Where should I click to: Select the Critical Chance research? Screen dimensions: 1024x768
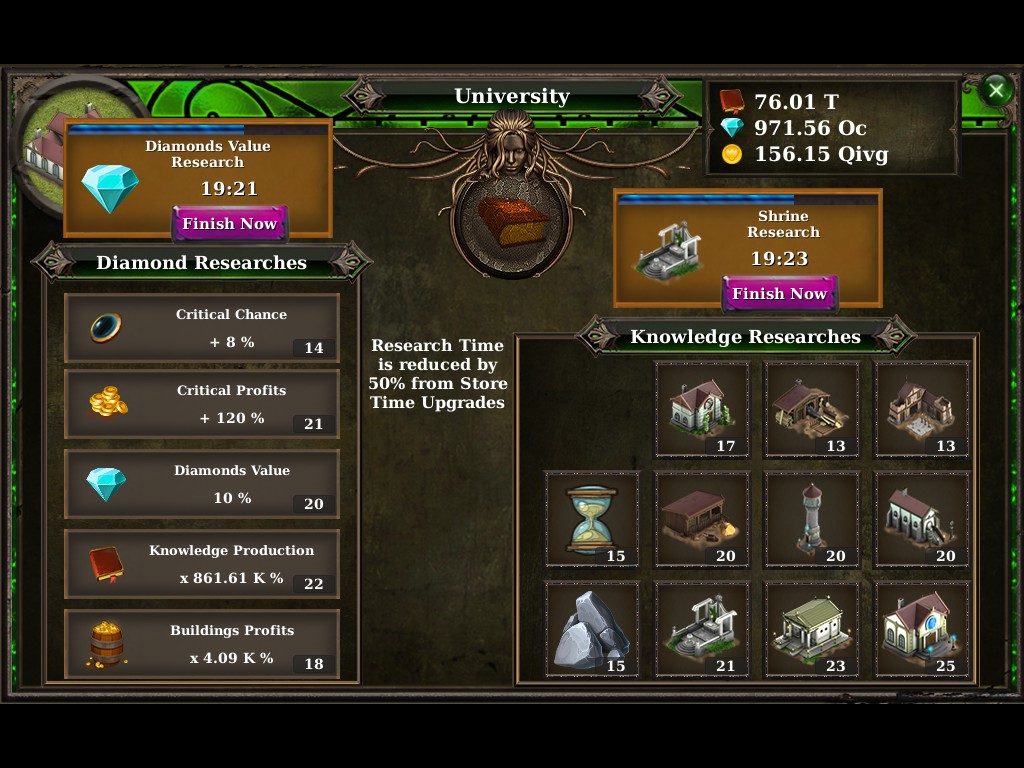(202, 328)
